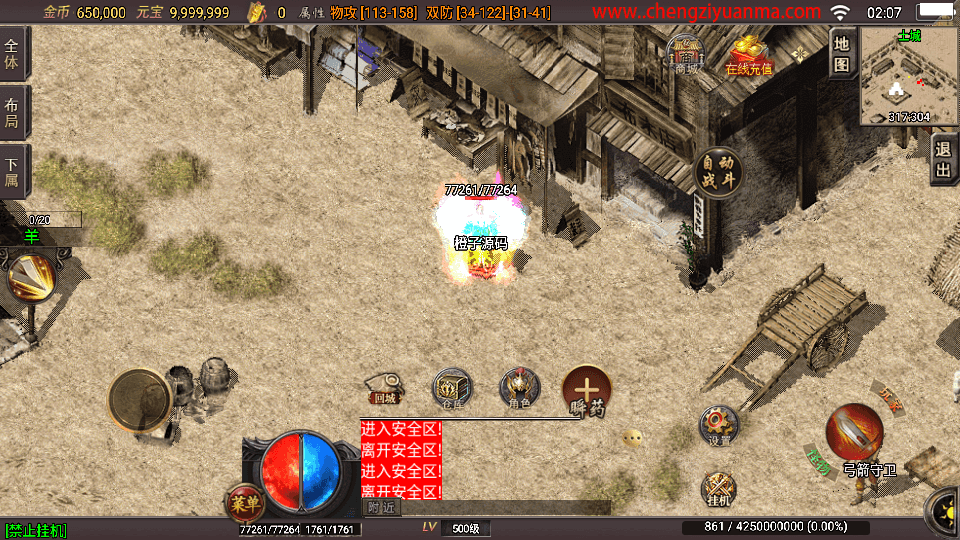Open the 设置 settings gear
The width and height of the screenshot is (960, 540).
(718, 425)
